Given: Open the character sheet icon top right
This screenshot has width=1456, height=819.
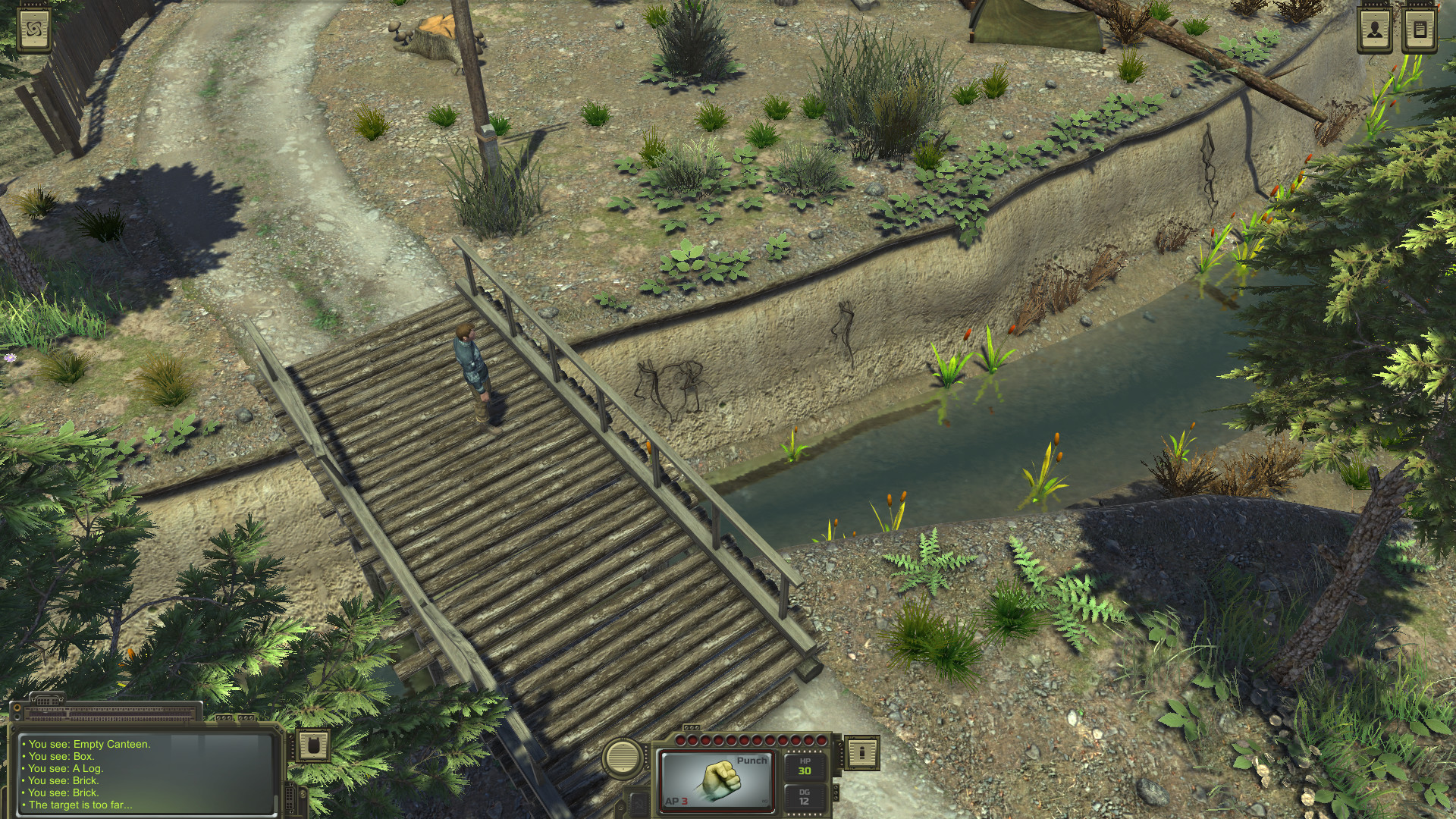Looking at the screenshot, I should (1375, 29).
